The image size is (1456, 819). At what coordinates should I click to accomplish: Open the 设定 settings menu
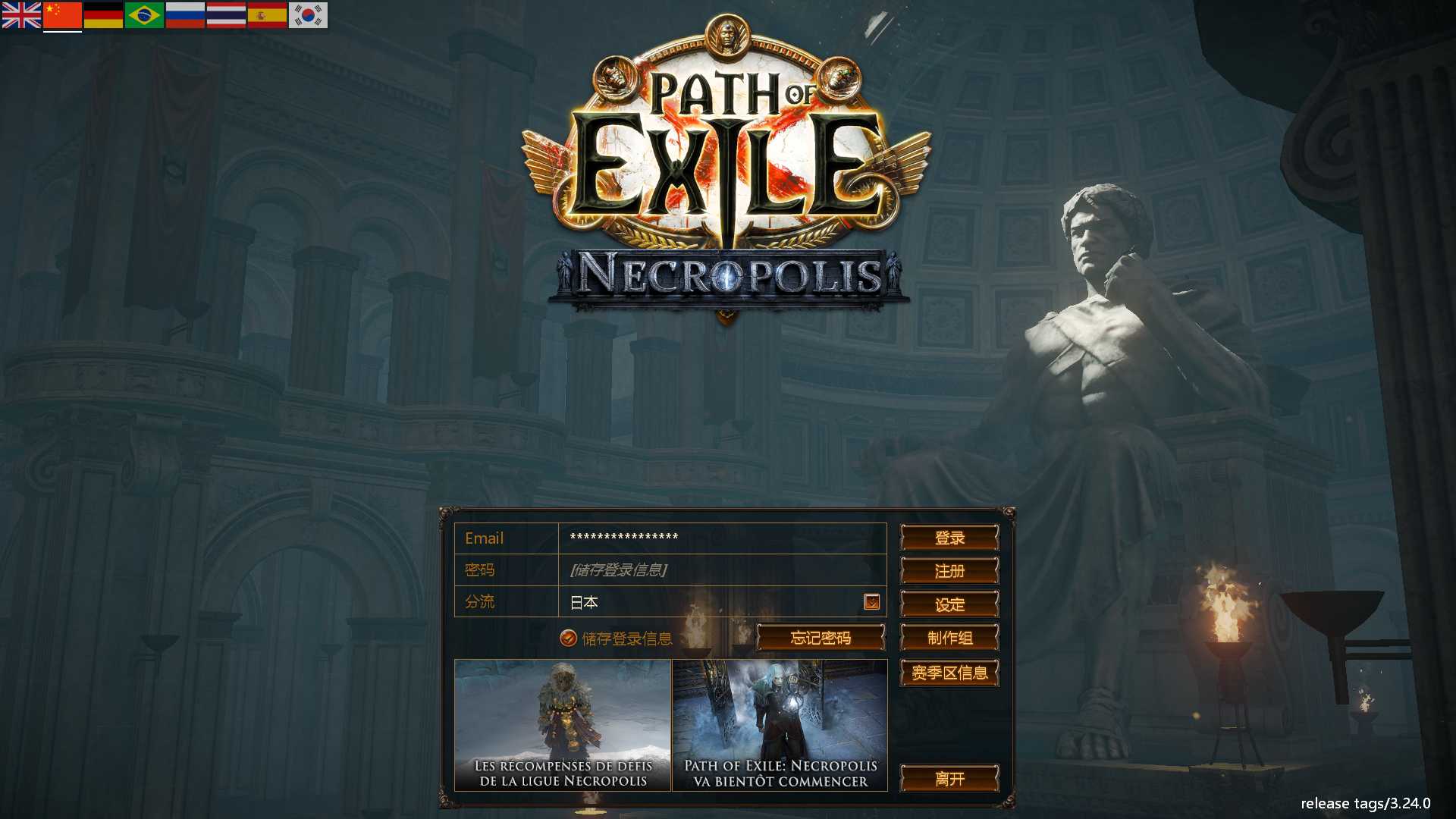click(949, 604)
